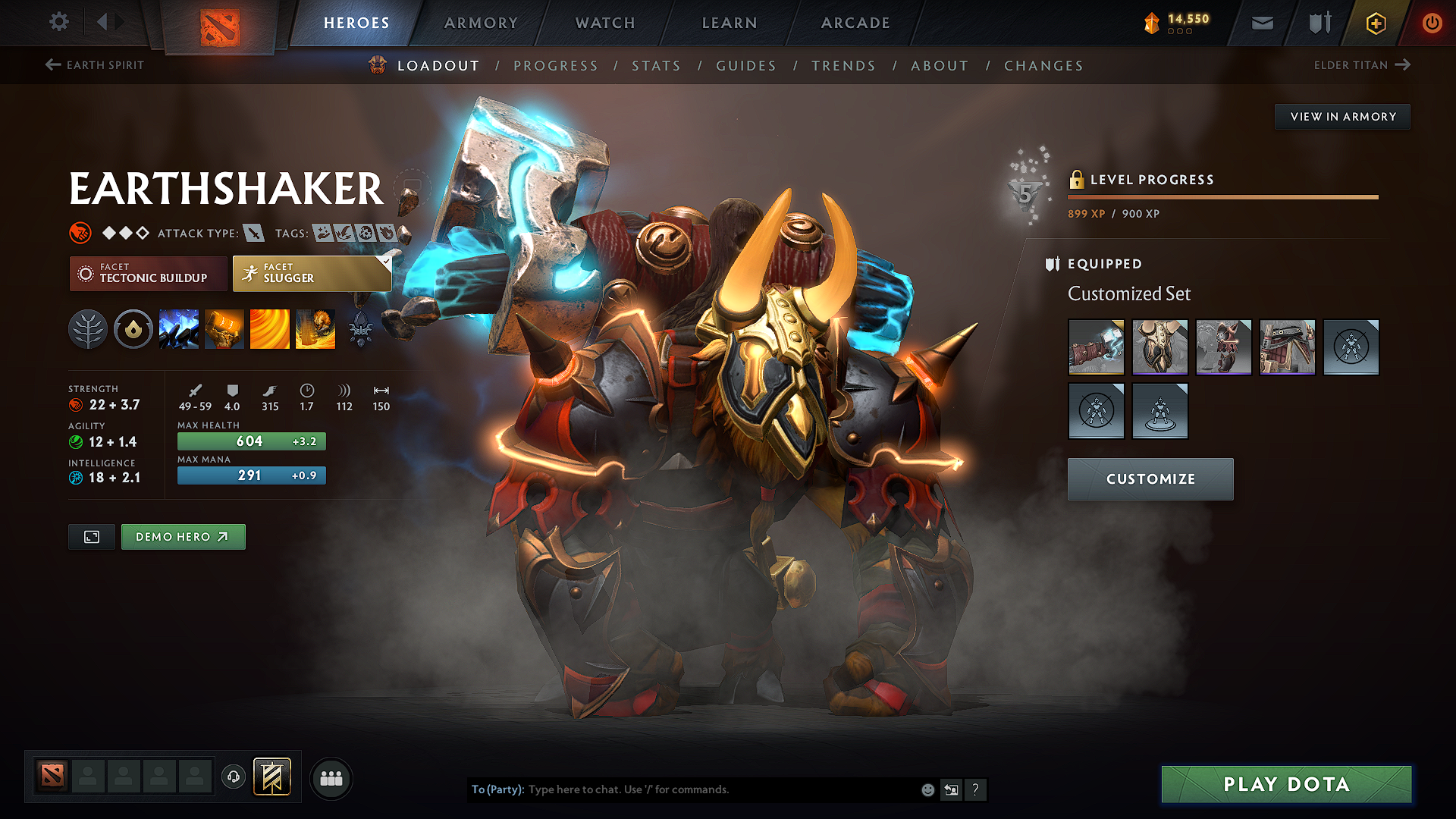Select the Slugger facet
The height and width of the screenshot is (819, 1456).
coord(311,273)
